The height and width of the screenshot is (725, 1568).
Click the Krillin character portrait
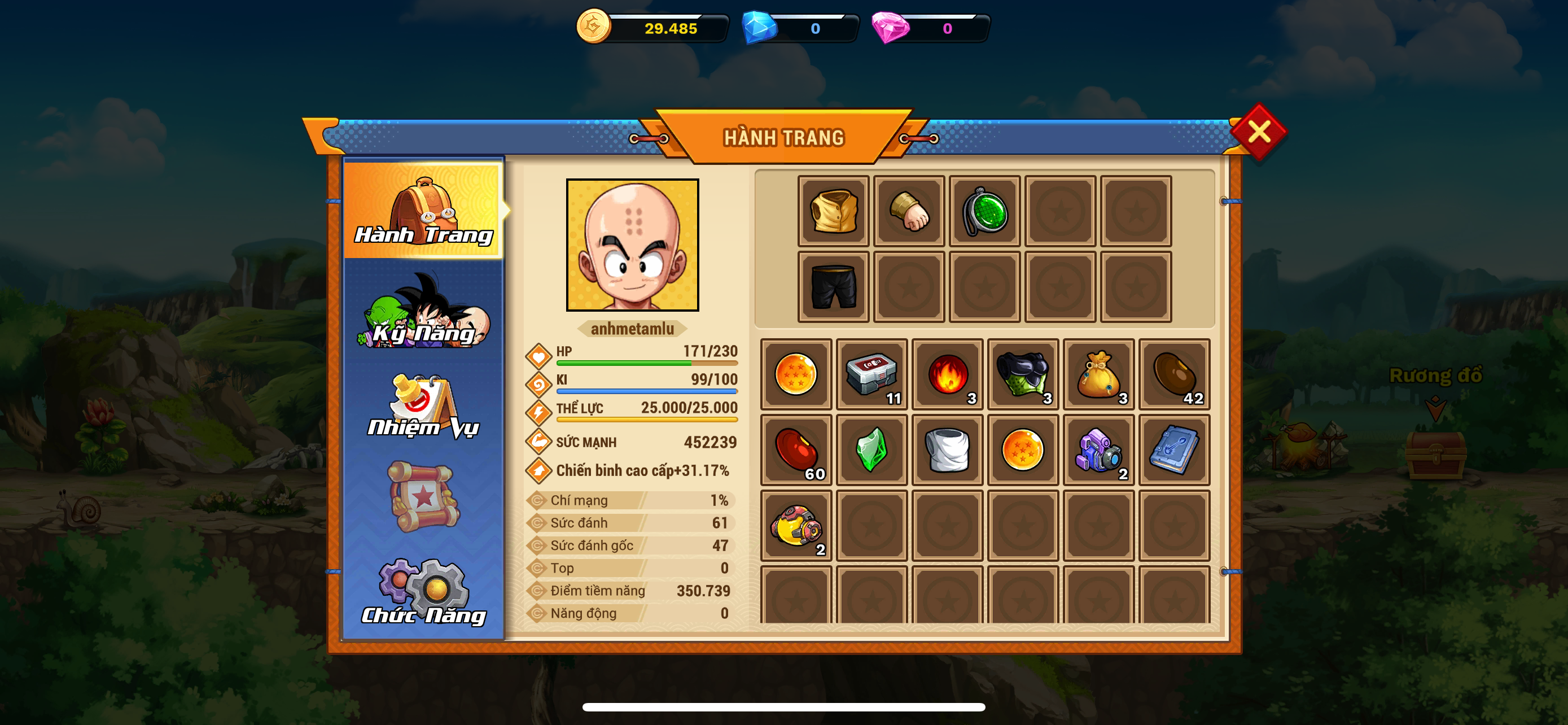click(x=632, y=244)
